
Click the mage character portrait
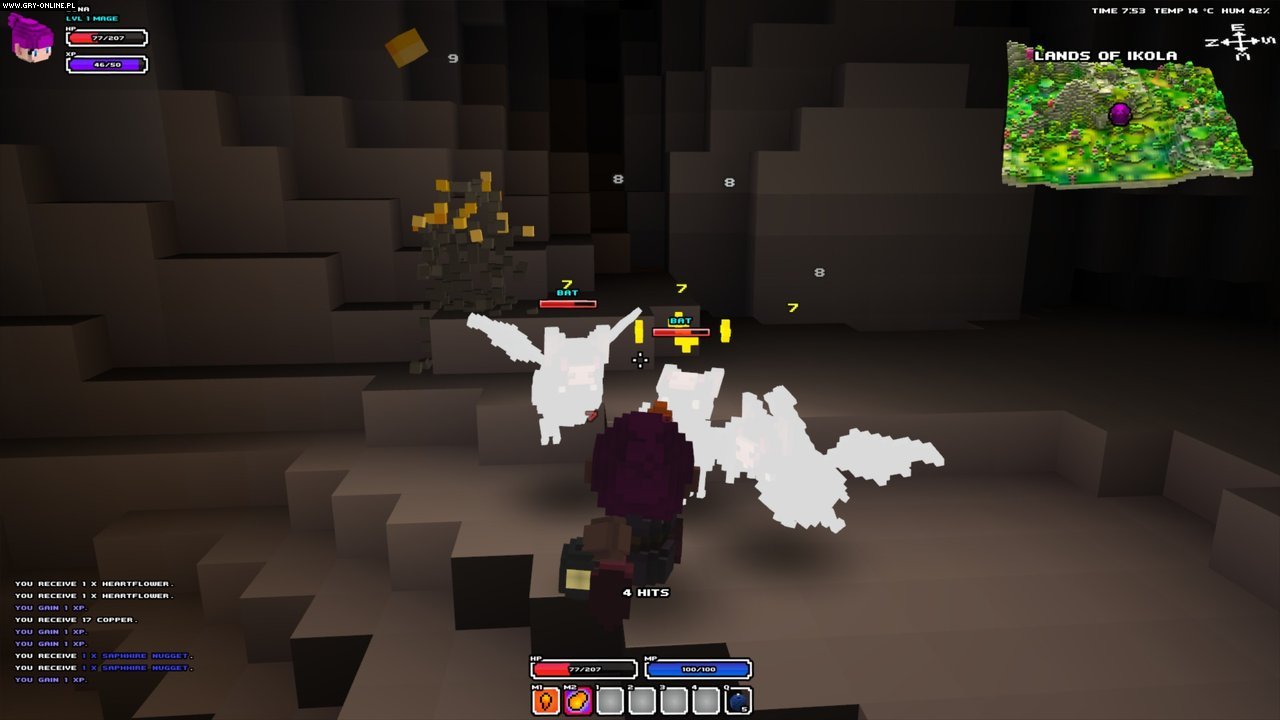[x=28, y=42]
